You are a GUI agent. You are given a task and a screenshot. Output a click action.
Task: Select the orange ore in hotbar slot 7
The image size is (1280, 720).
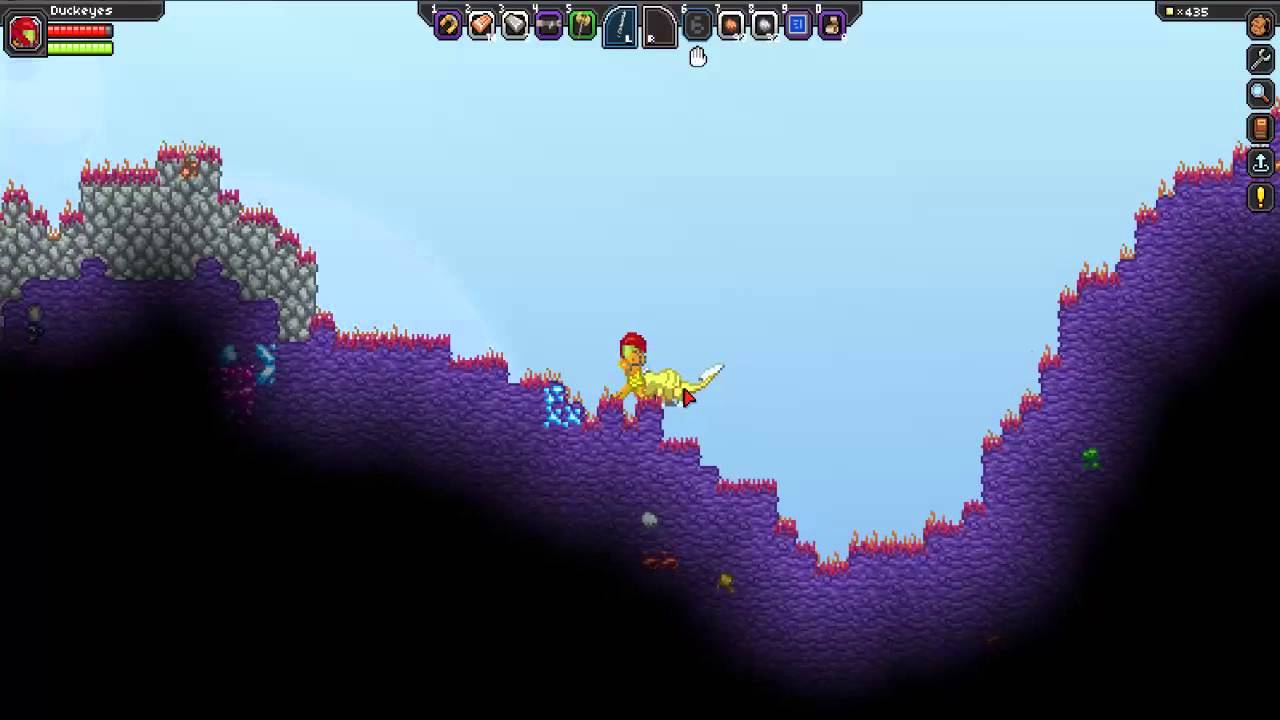pos(731,26)
